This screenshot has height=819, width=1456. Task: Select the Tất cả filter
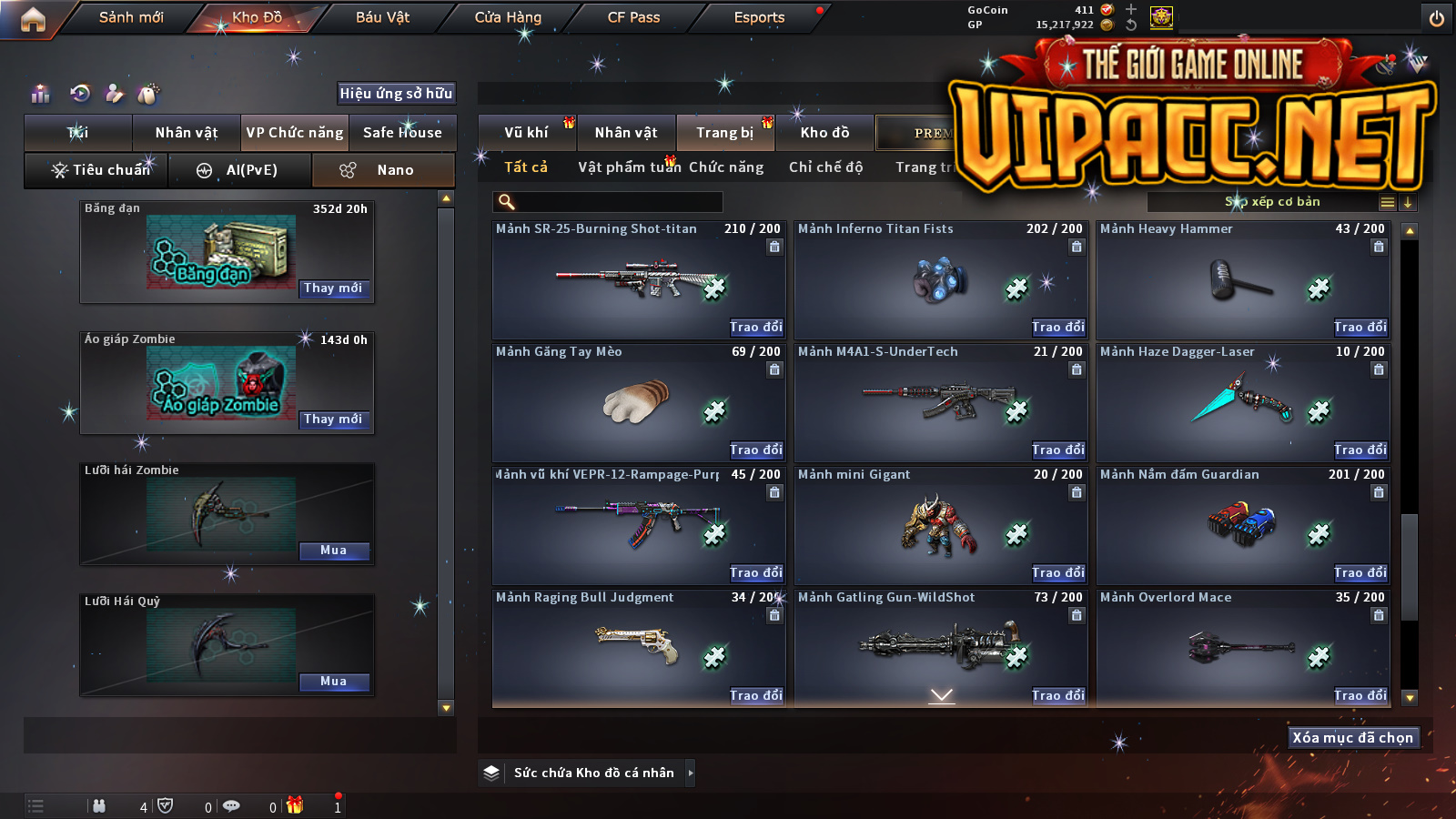[x=526, y=167]
